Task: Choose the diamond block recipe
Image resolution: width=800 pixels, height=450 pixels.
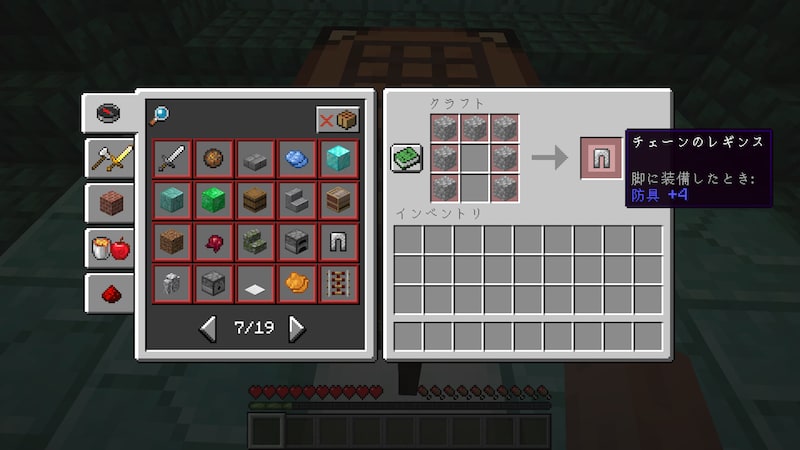Action: coord(338,159)
